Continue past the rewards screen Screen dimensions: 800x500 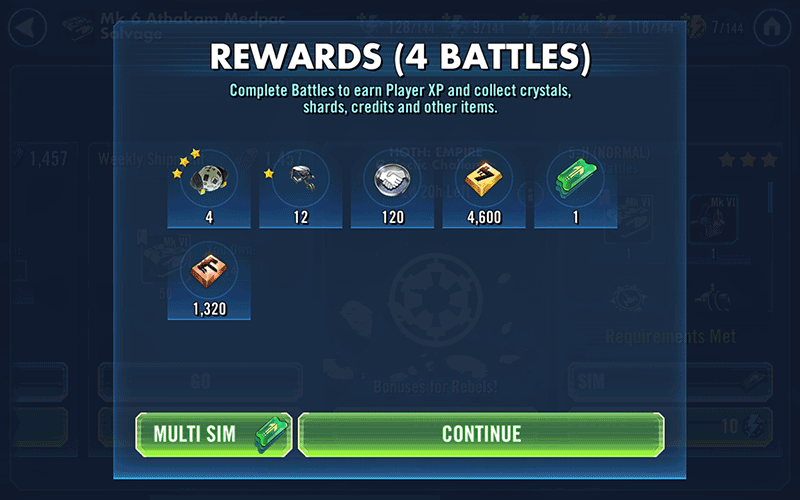pyautogui.click(x=481, y=434)
